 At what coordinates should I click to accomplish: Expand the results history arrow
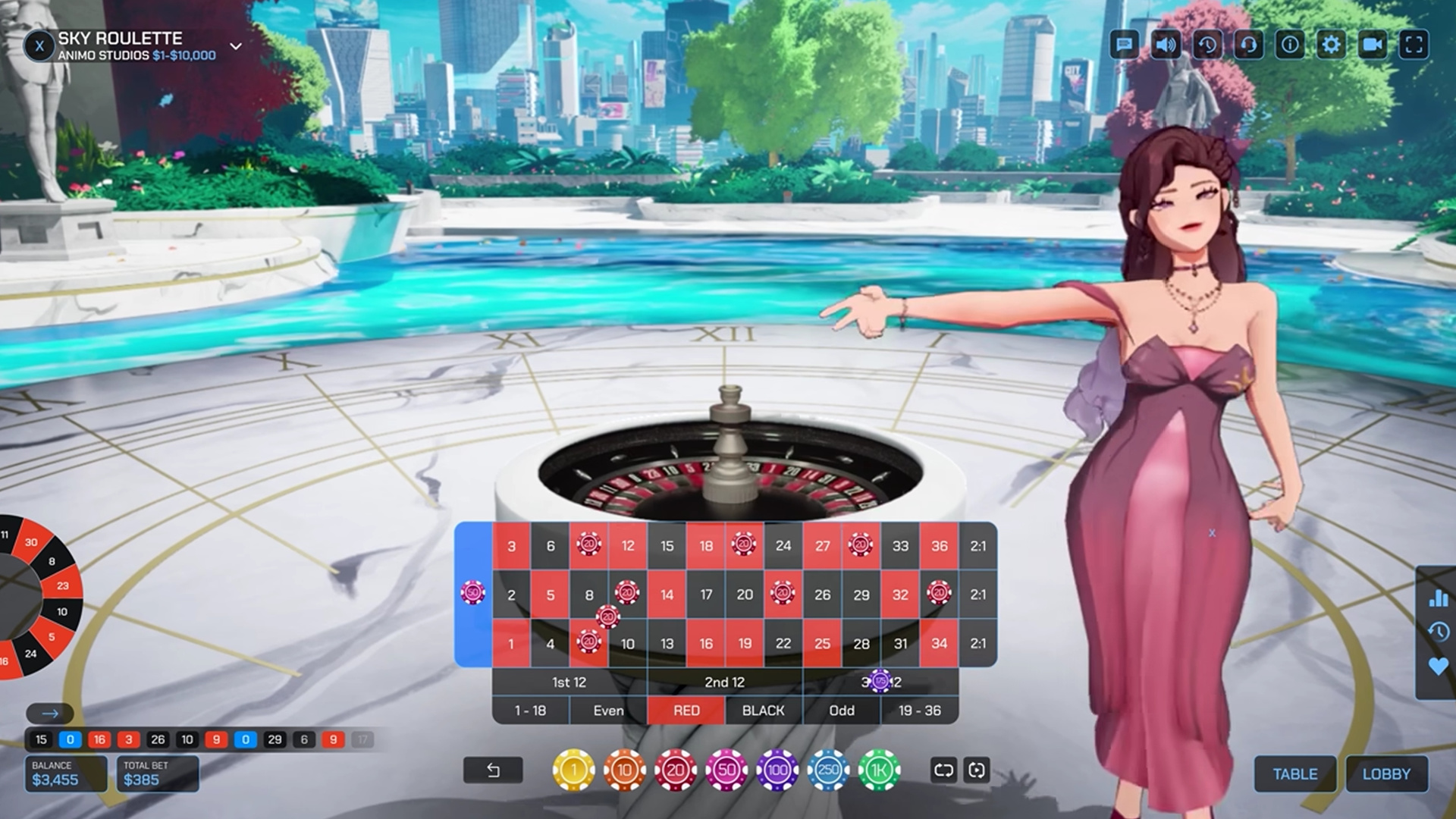(x=50, y=713)
